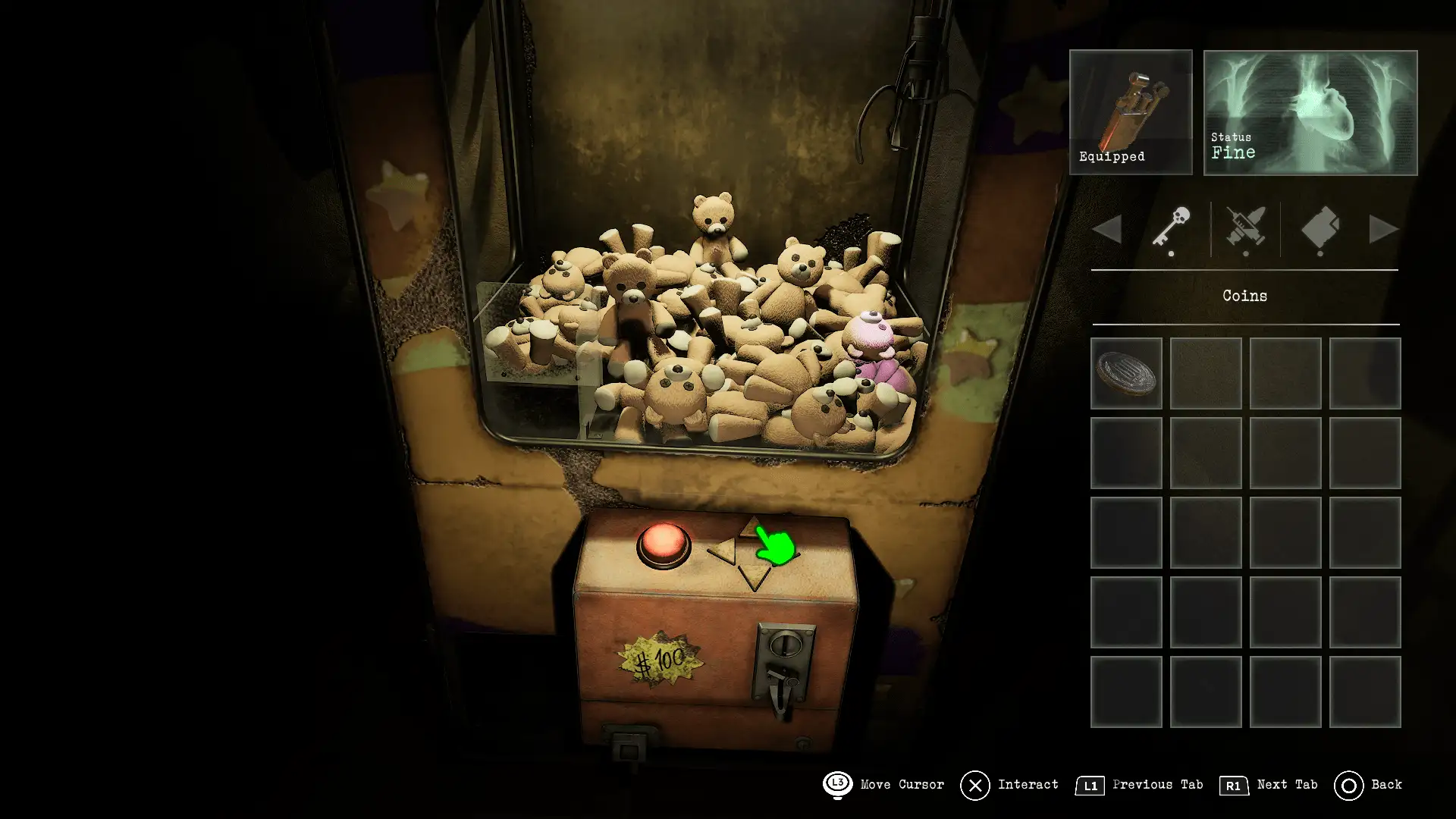Open the Status x-ray panel
The width and height of the screenshot is (1456, 819).
(1310, 112)
